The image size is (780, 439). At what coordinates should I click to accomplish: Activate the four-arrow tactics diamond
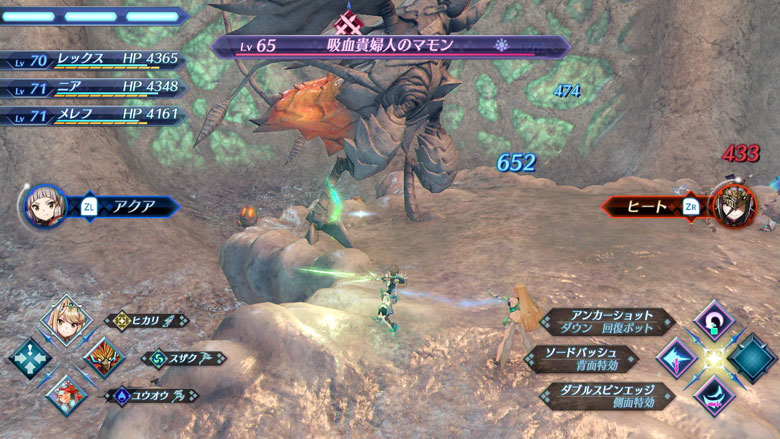(29, 358)
